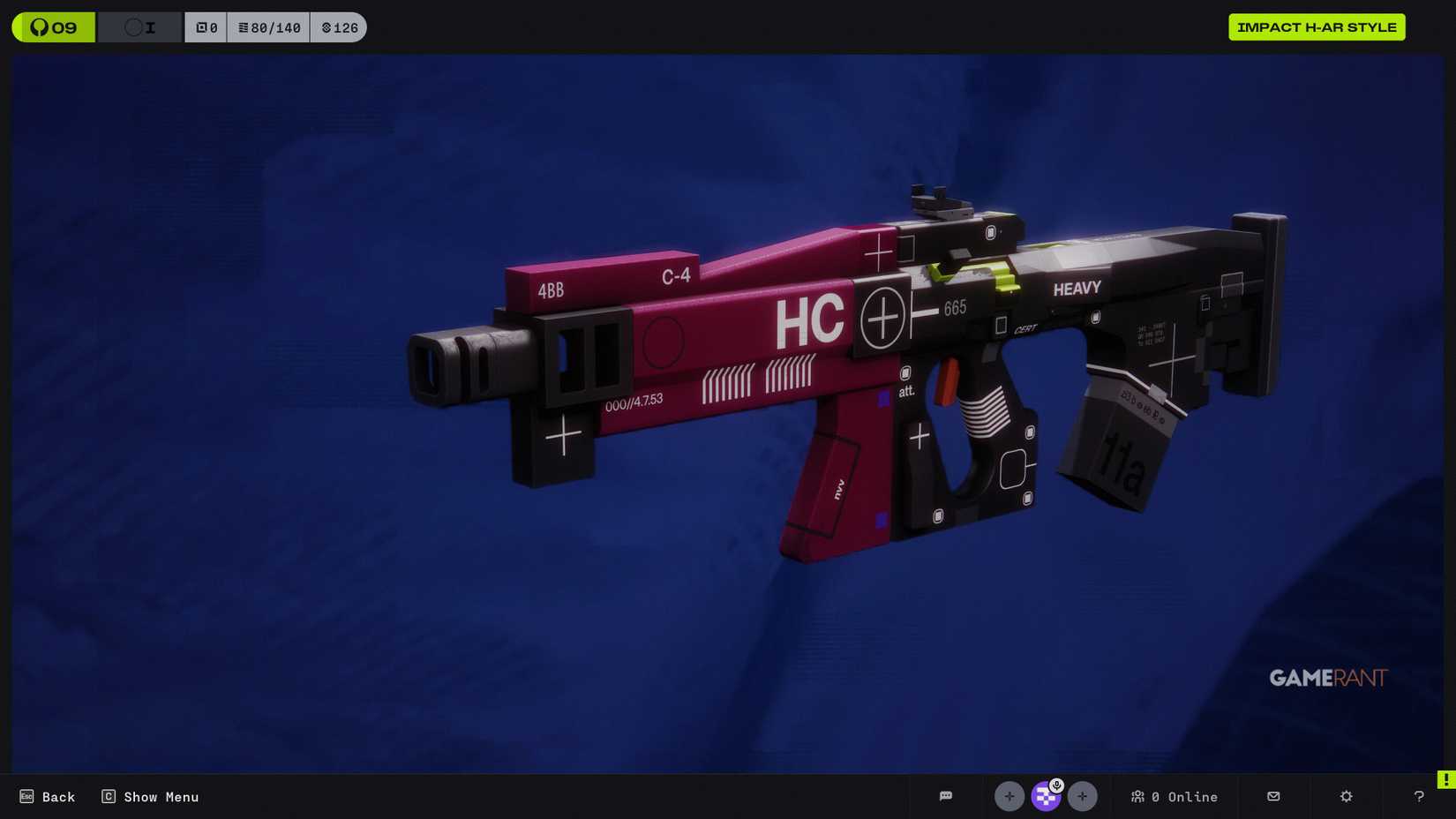Open the 80/140 resource counter

pos(269,27)
